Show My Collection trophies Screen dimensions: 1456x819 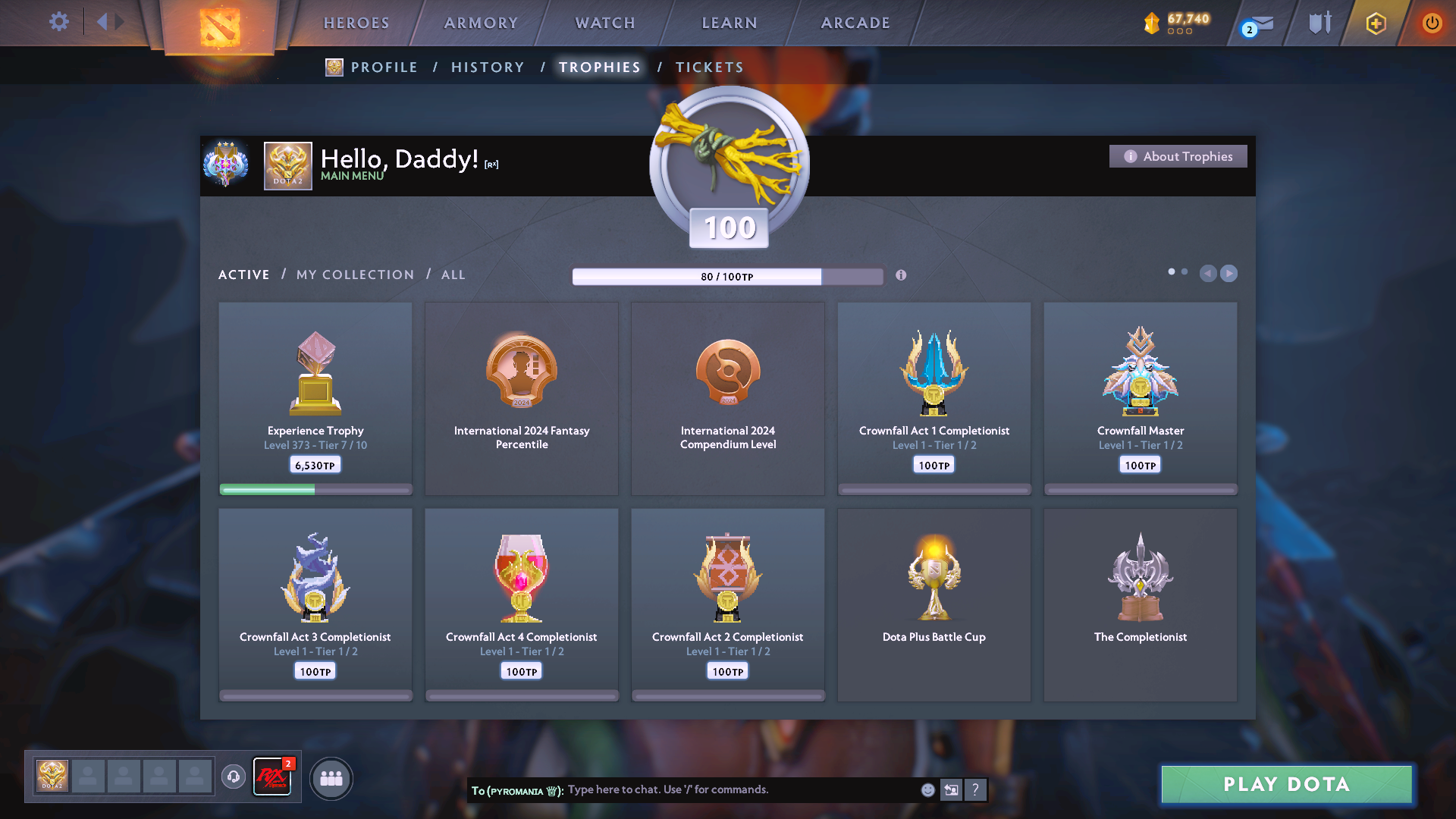click(355, 275)
